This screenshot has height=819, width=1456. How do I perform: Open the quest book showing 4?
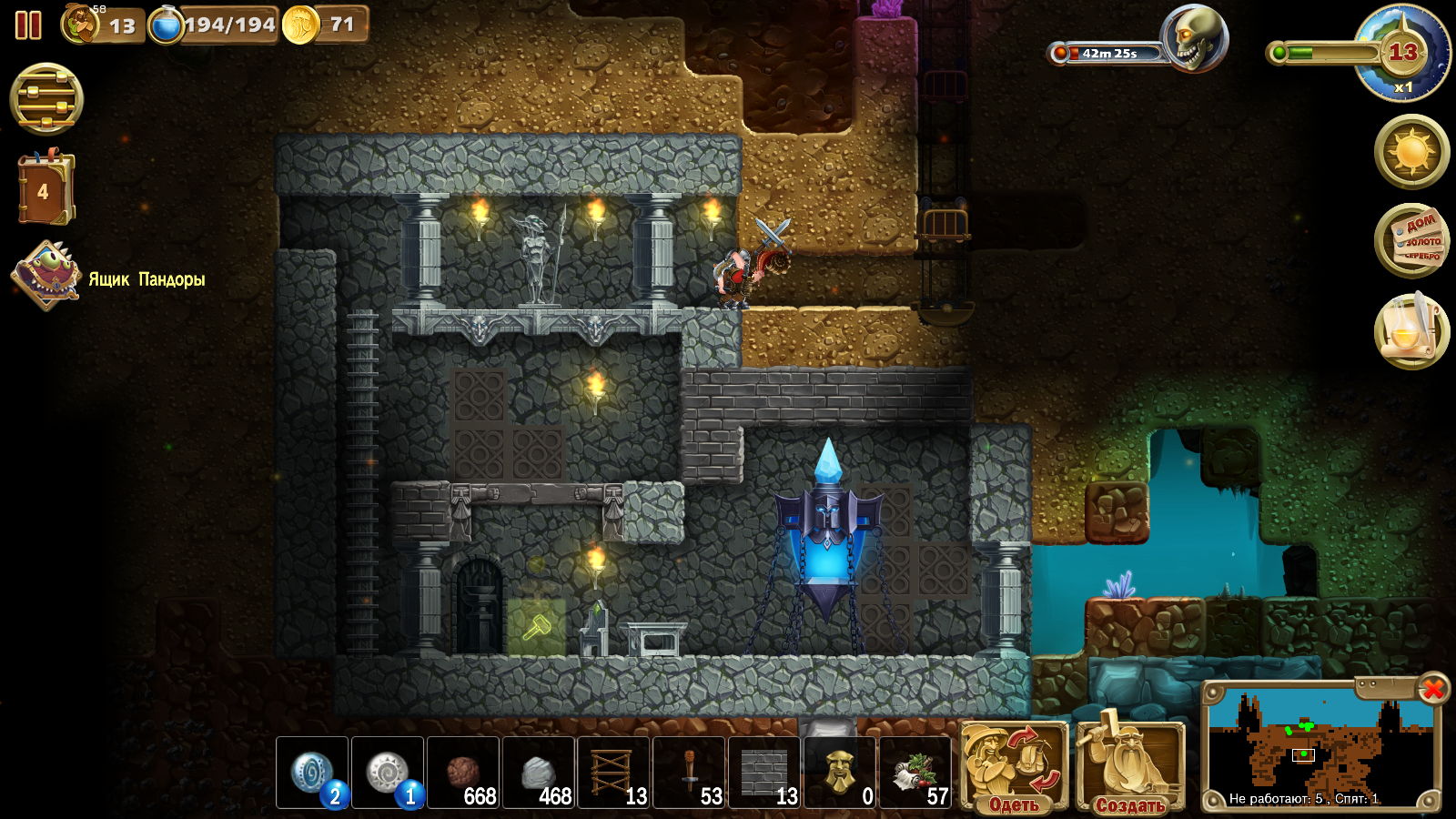(x=44, y=190)
